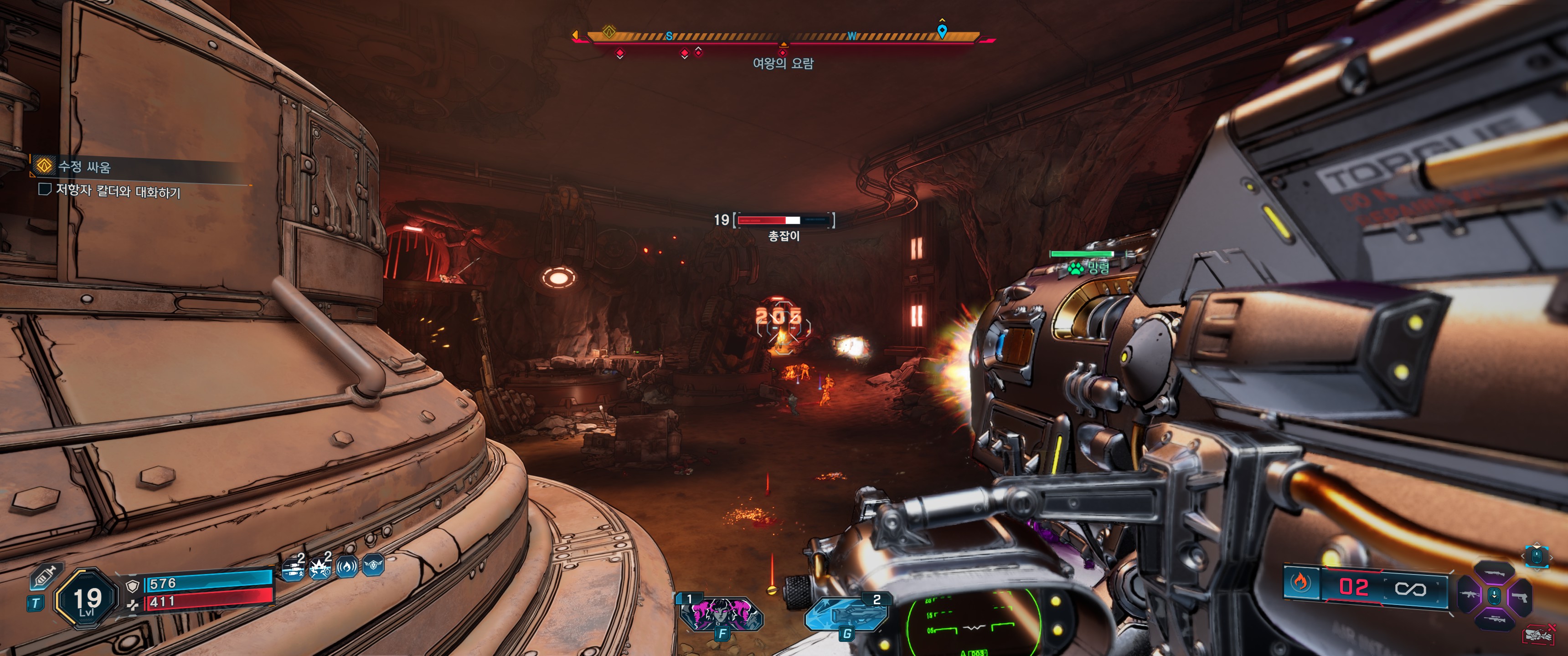This screenshot has width=1568, height=656.
Task: Use the repair kit syringe icon
Action: [x=45, y=576]
